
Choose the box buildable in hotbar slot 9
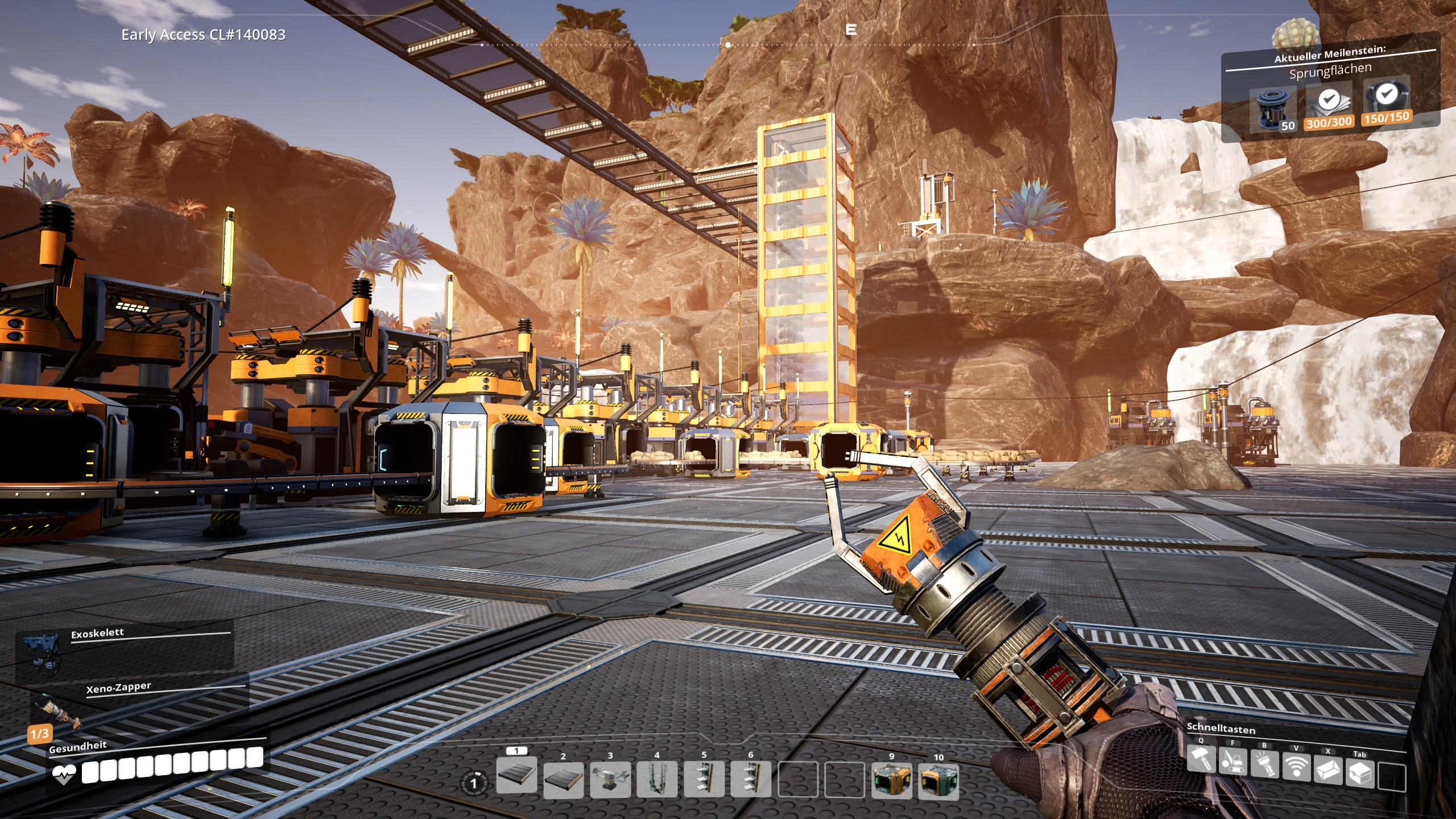click(891, 780)
